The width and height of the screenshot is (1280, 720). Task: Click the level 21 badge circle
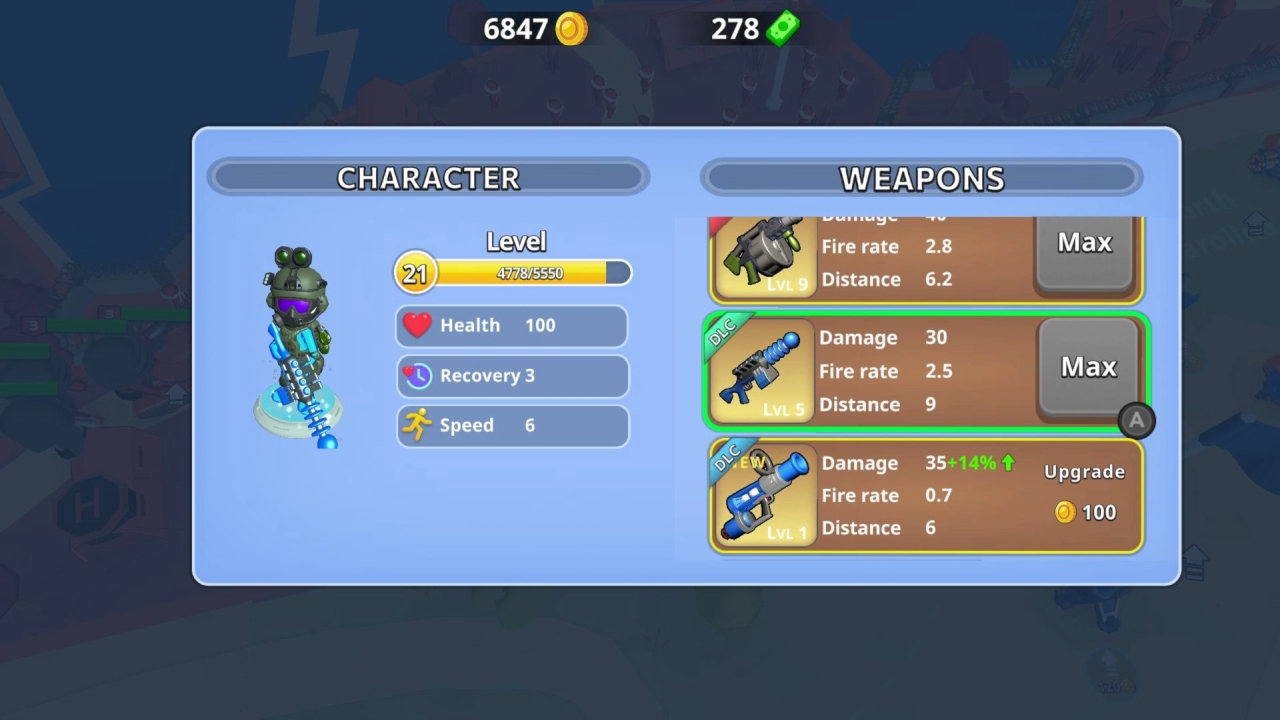click(415, 273)
